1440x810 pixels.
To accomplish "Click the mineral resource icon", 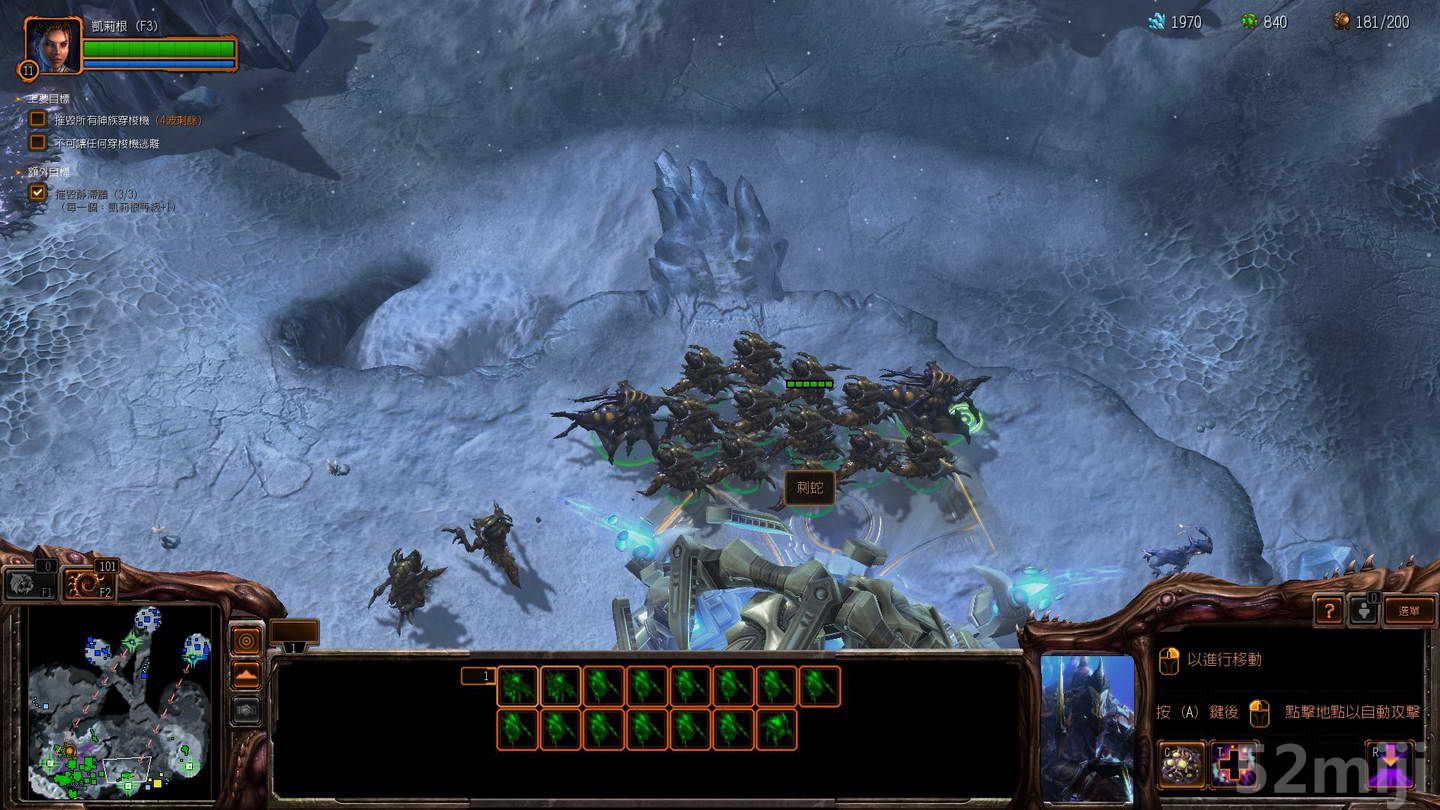I will pyautogui.click(x=1157, y=20).
